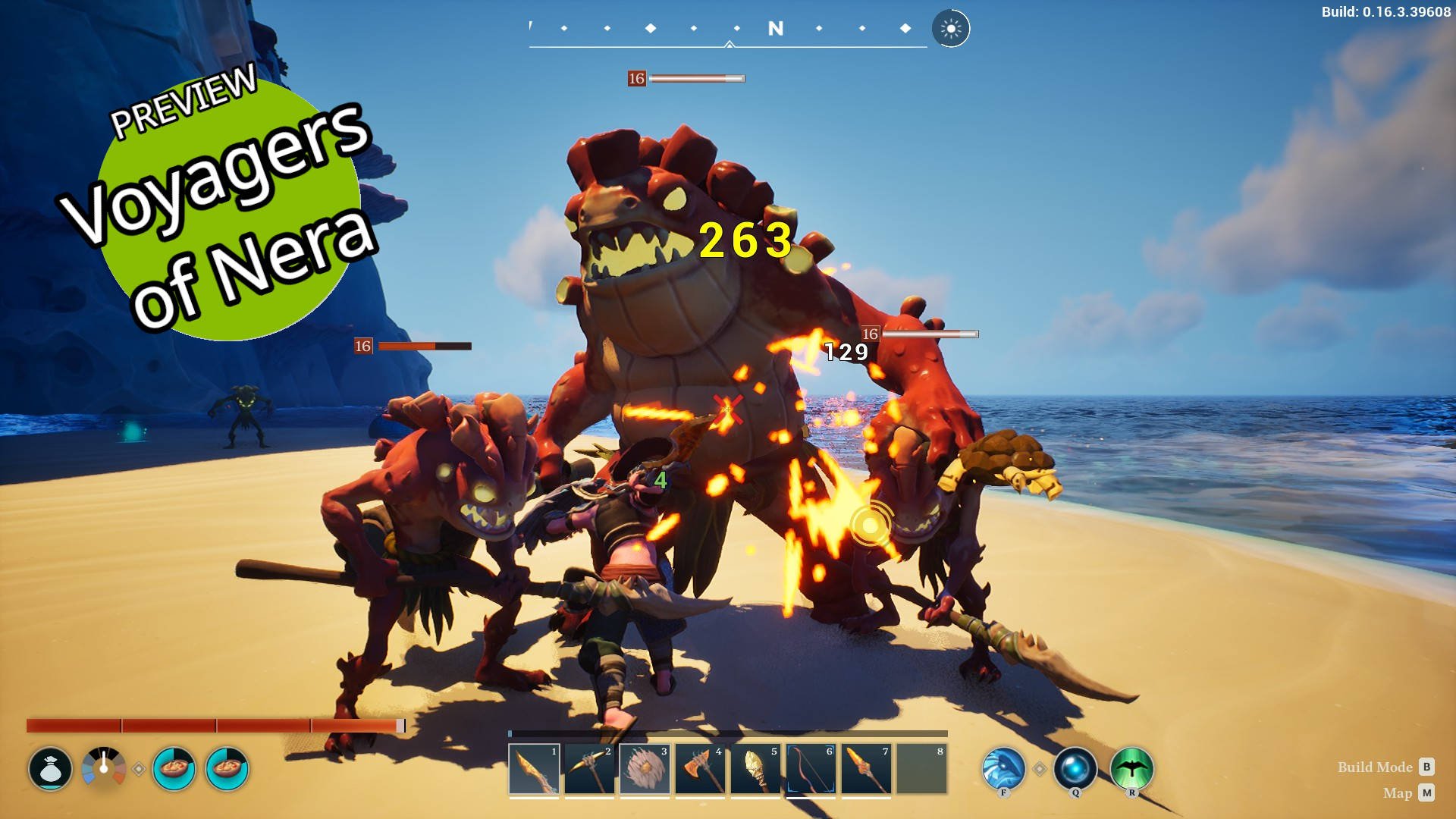Click the N marker on the compass bar
The image size is (1456, 819).
(x=774, y=27)
